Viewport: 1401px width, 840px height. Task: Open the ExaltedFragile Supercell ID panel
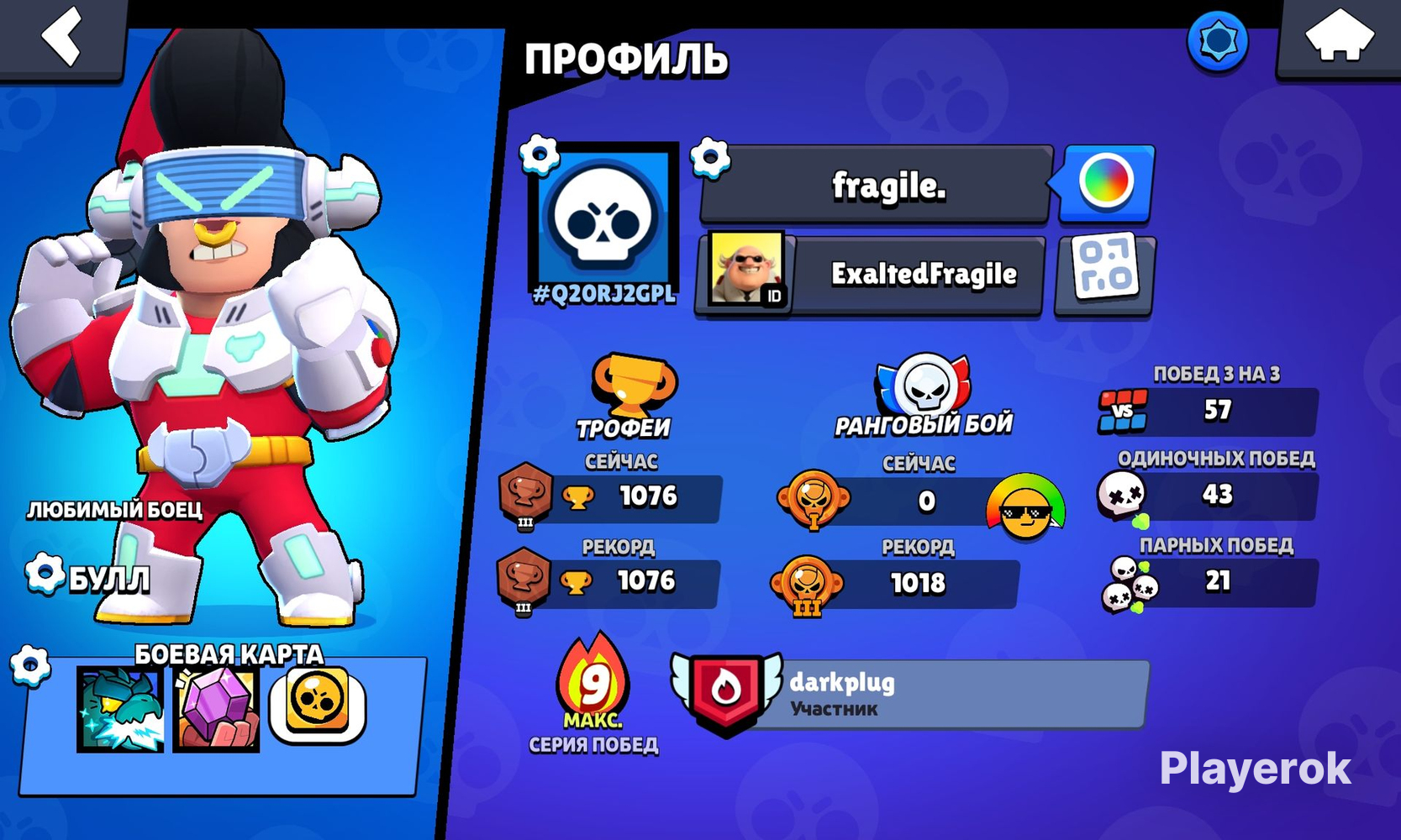870,274
